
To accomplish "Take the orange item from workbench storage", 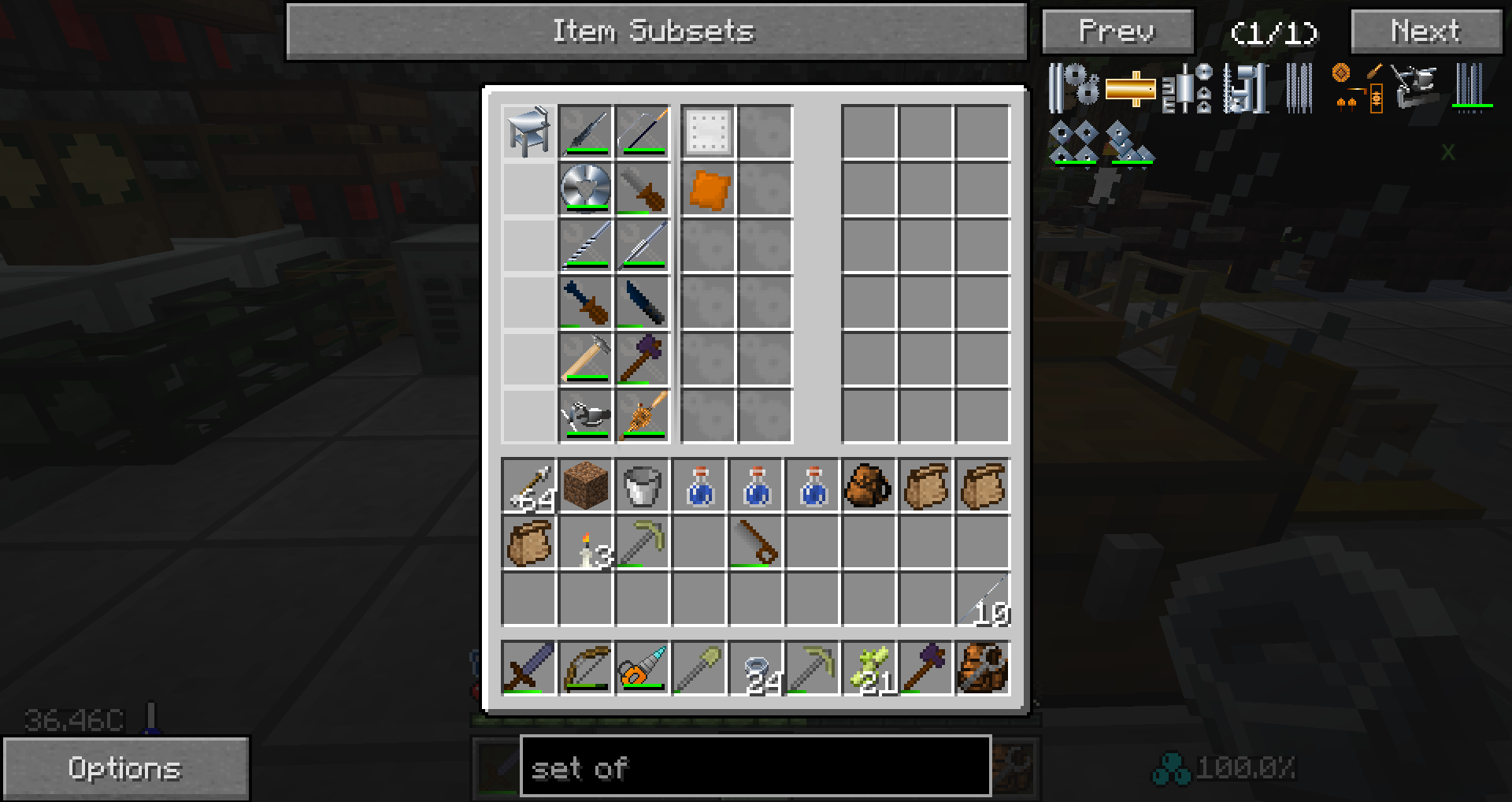I will pyautogui.click(x=708, y=190).
